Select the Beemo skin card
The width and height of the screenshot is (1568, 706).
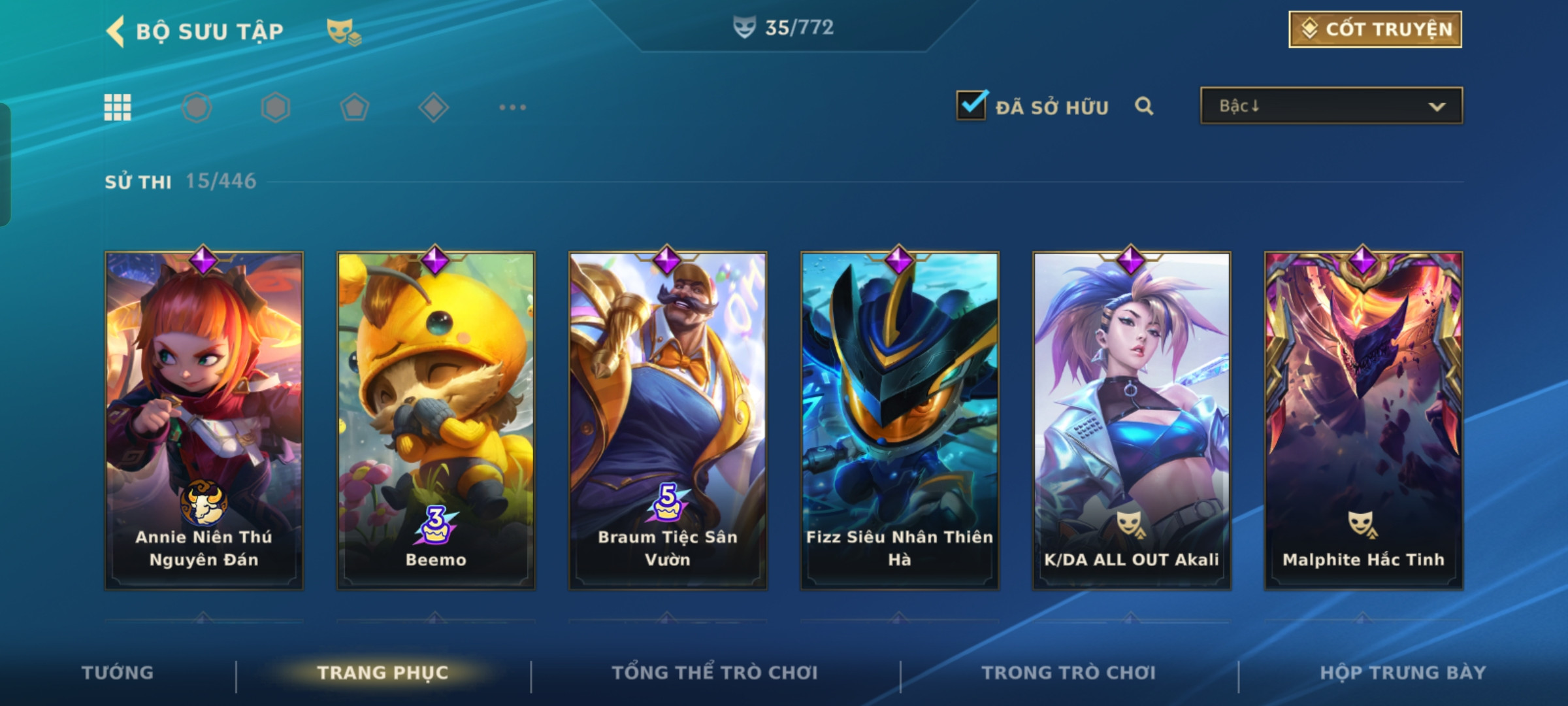(436, 420)
